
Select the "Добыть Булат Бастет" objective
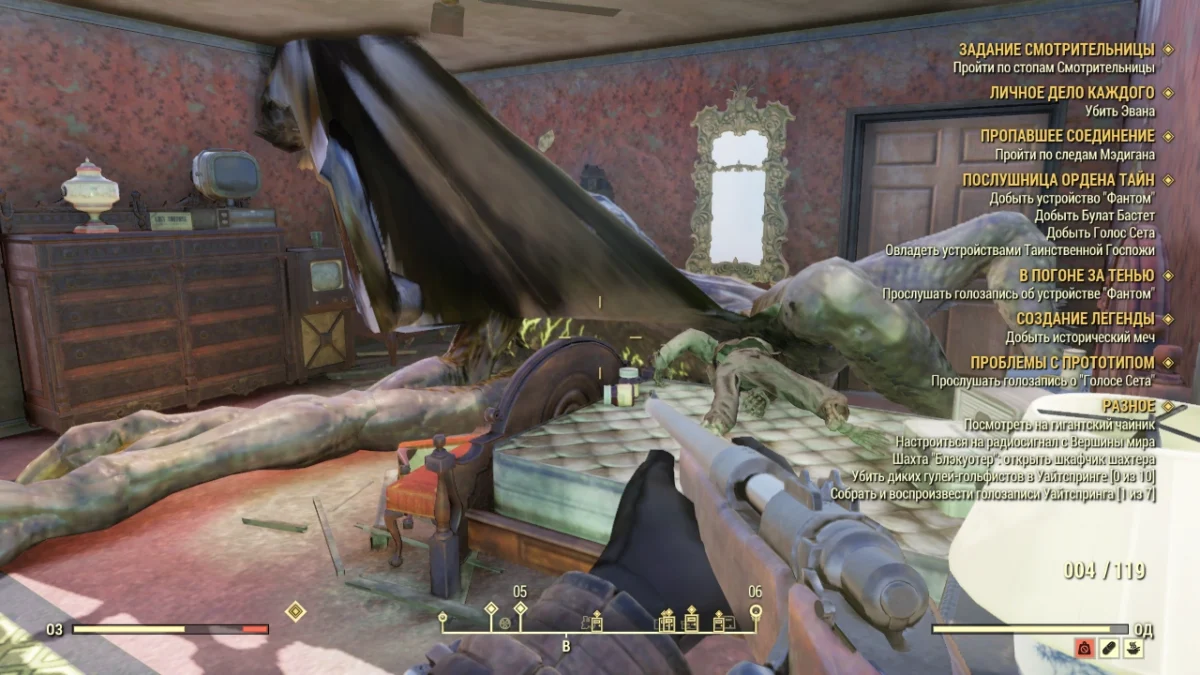click(1094, 215)
